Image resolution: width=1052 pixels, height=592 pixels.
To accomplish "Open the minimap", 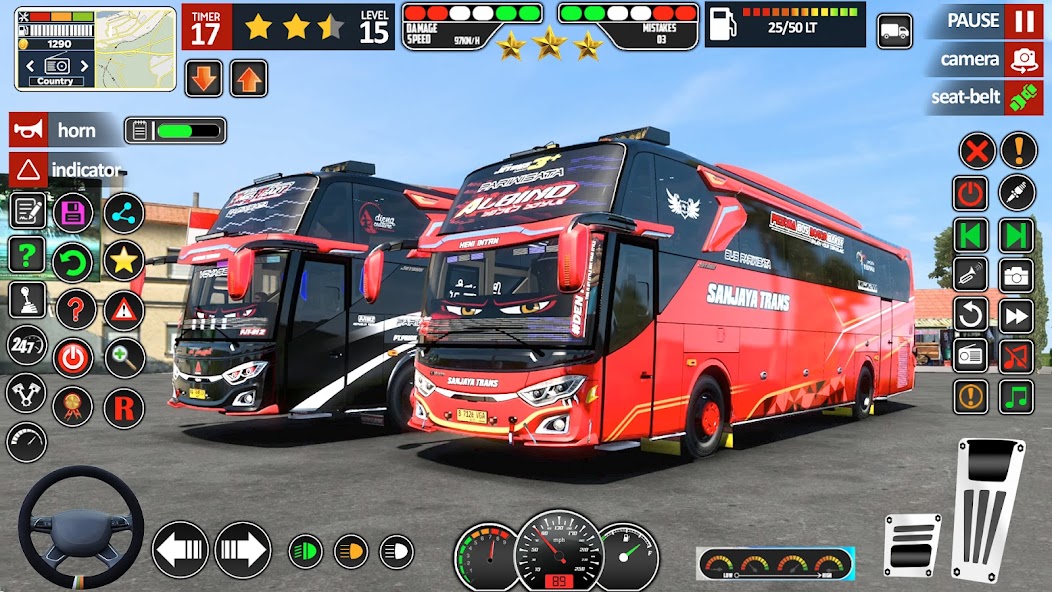I will tap(95, 45).
